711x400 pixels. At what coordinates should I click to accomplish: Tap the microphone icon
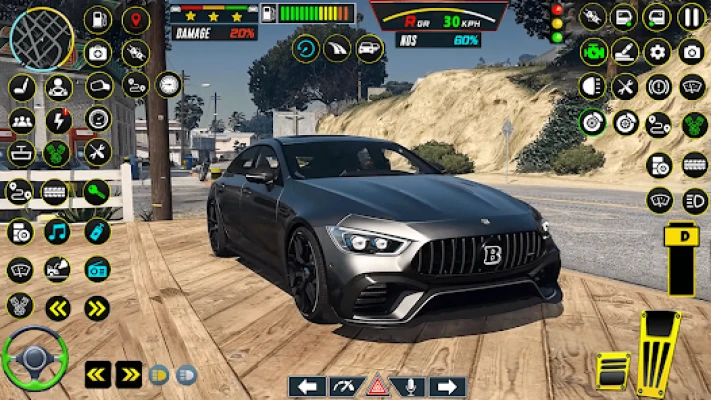(x=411, y=386)
